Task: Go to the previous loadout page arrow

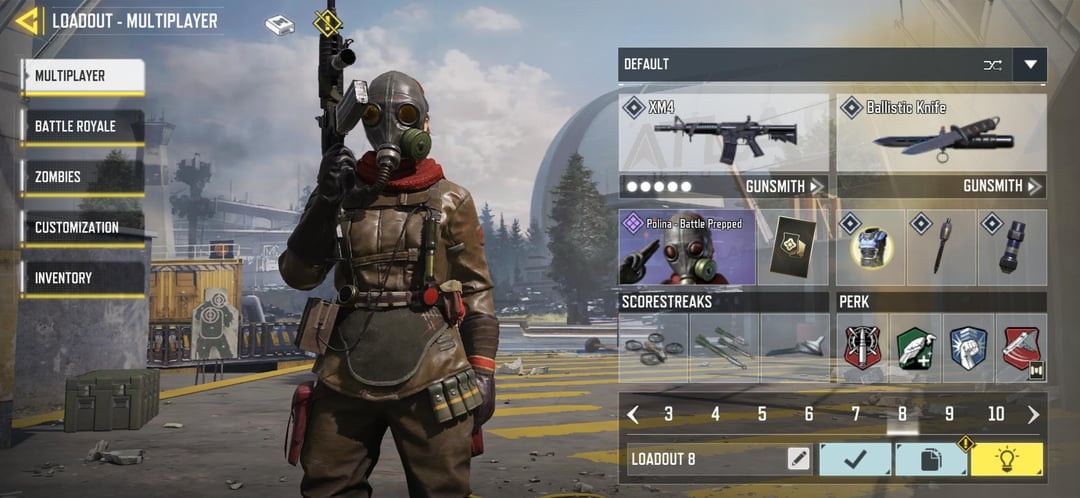Action: 633,414
